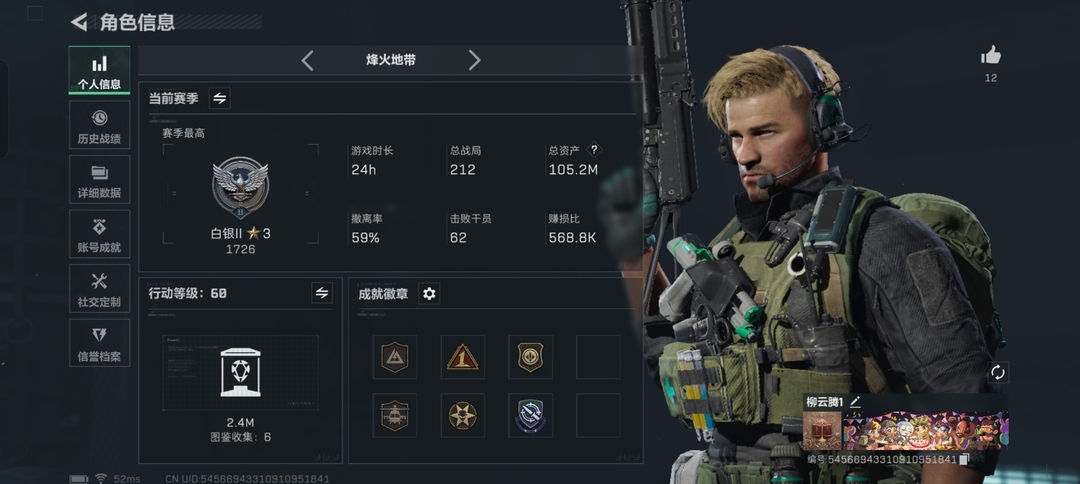
Task: Open the 详细数据 tab
Action: pos(99,180)
